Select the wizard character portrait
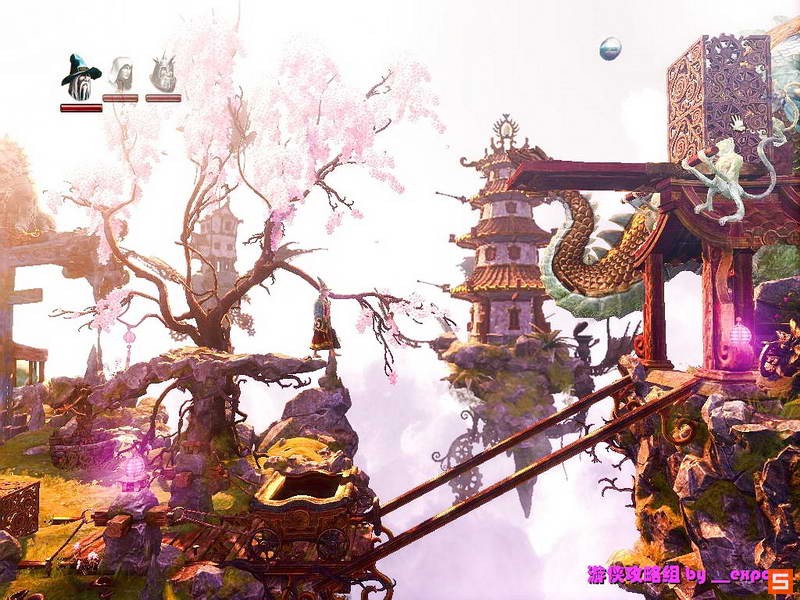The height and width of the screenshot is (600, 800). [80, 77]
